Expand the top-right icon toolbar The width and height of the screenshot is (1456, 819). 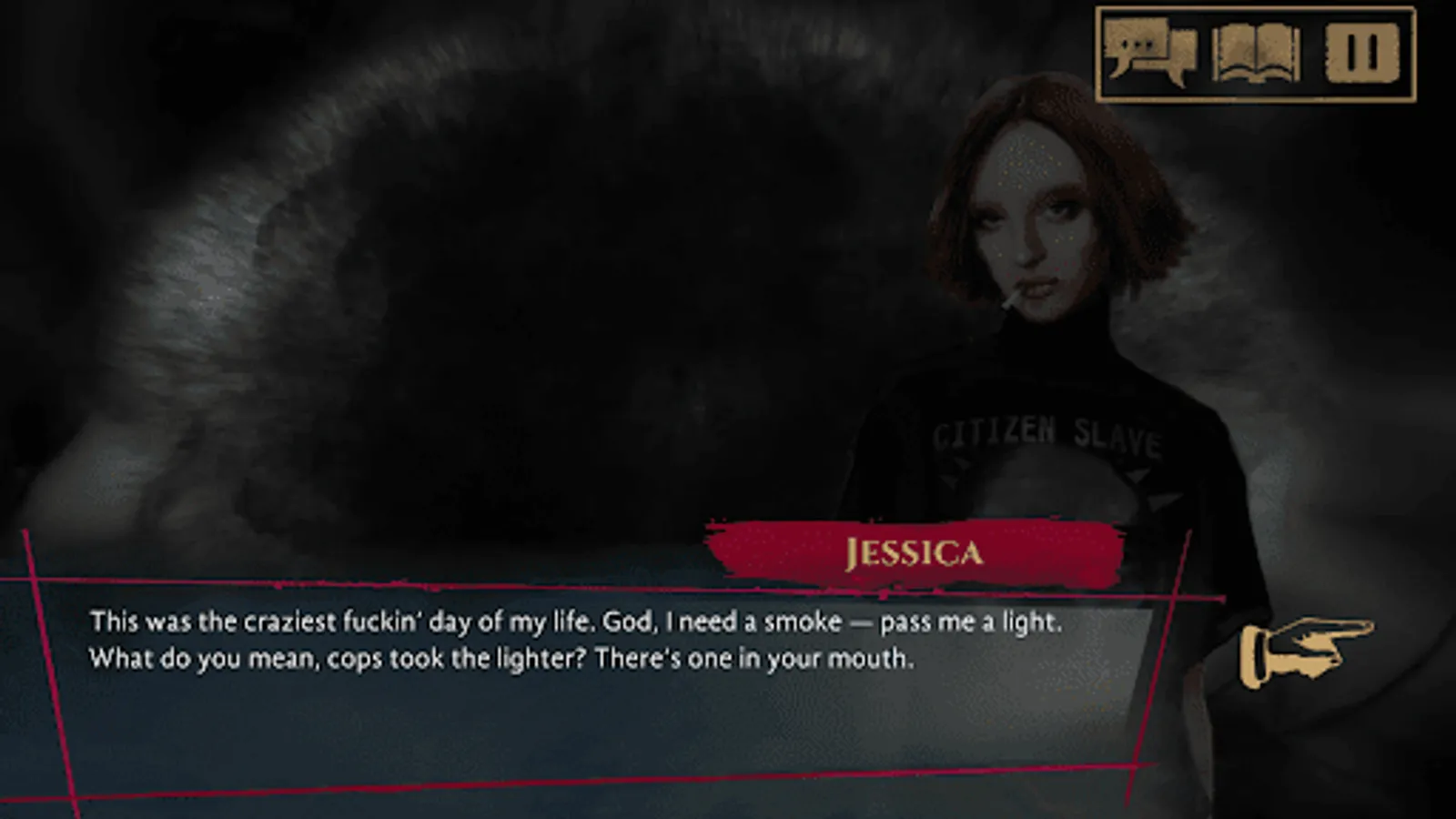click(1256, 52)
